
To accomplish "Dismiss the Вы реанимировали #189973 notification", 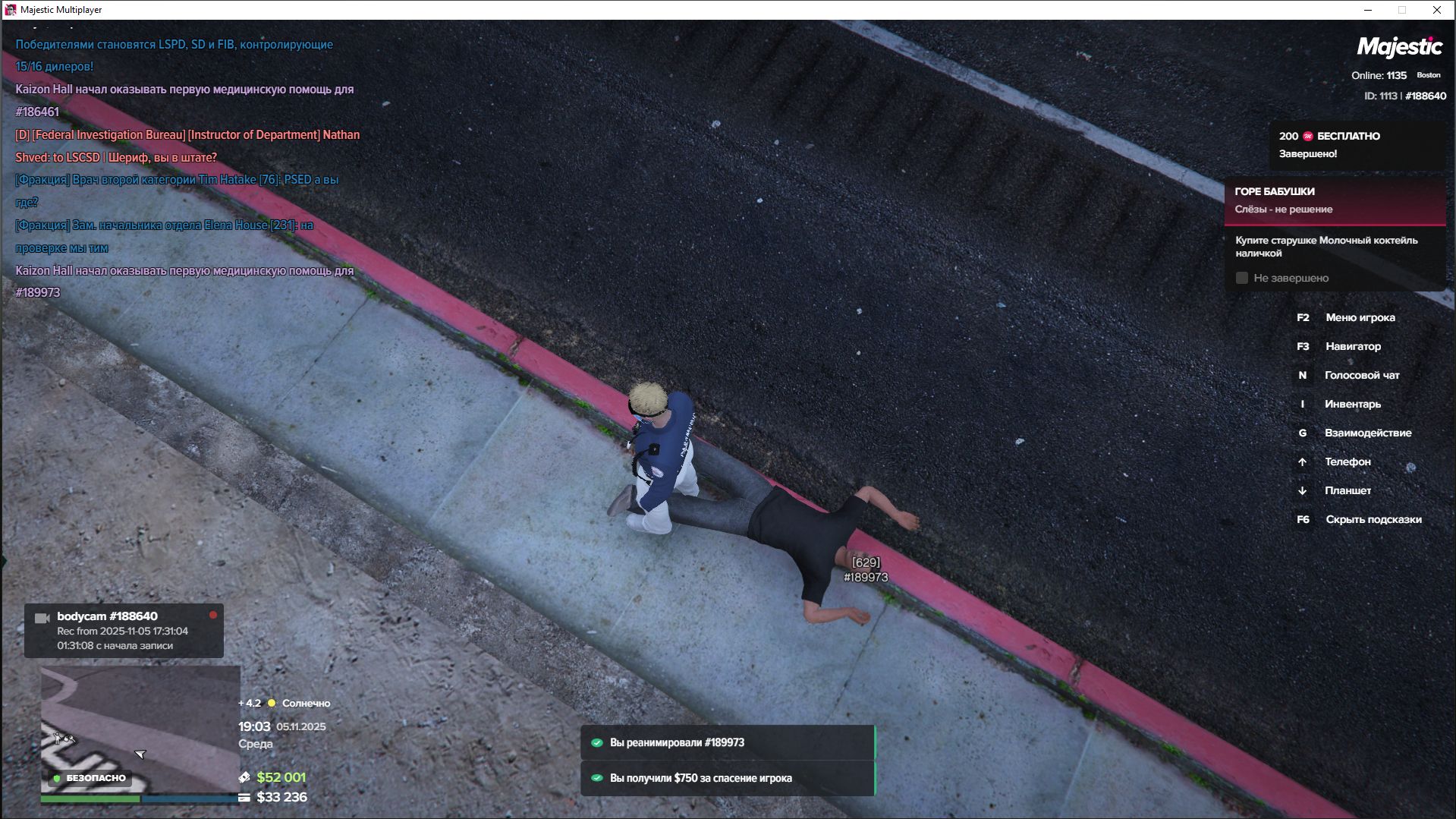I will pyautogui.click(x=727, y=742).
